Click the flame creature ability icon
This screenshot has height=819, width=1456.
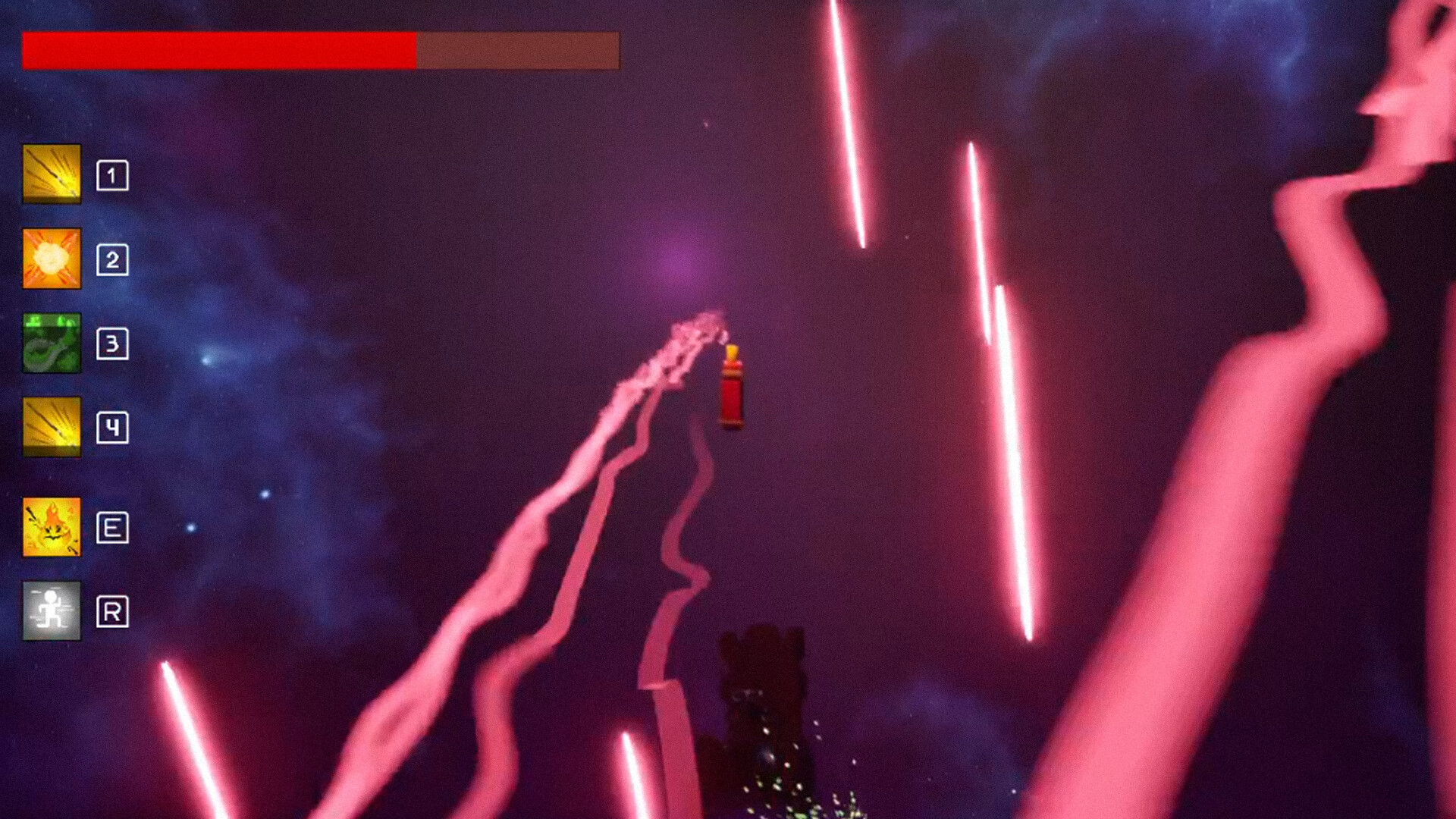pyautogui.click(x=51, y=528)
